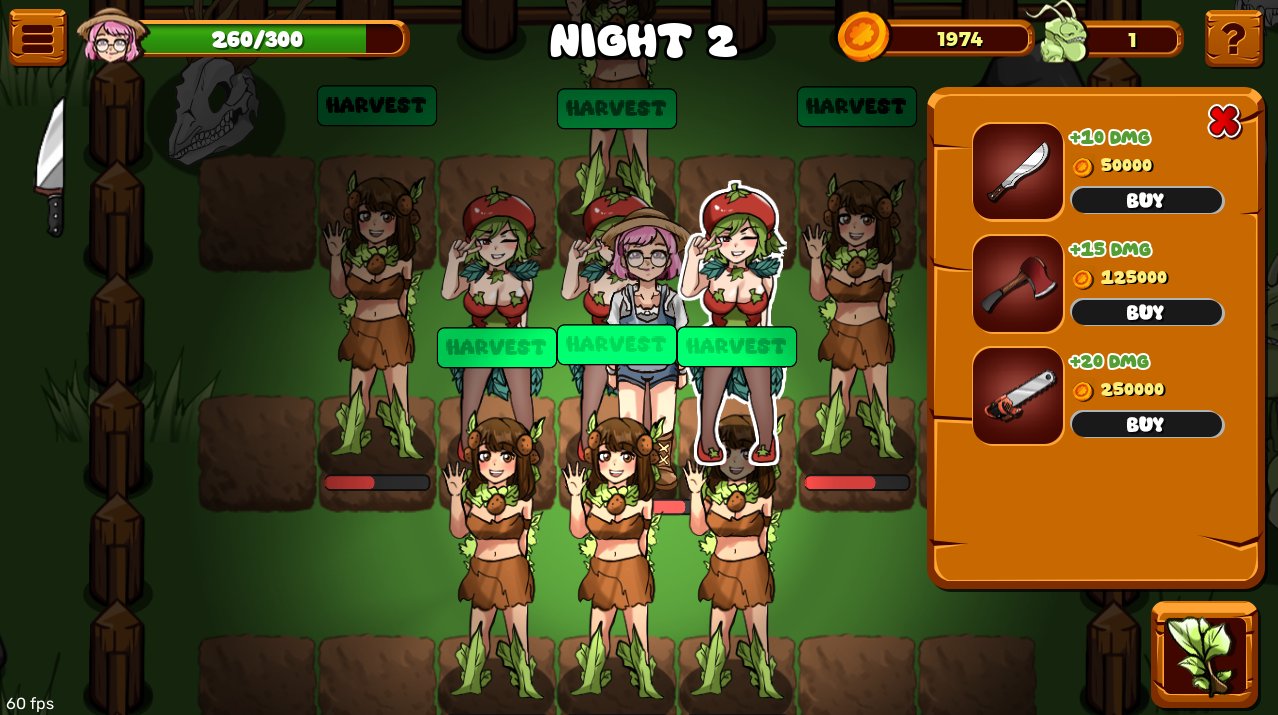Open the hamburger menu
Image resolution: width=1278 pixels, height=715 pixels.
(38, 38)
